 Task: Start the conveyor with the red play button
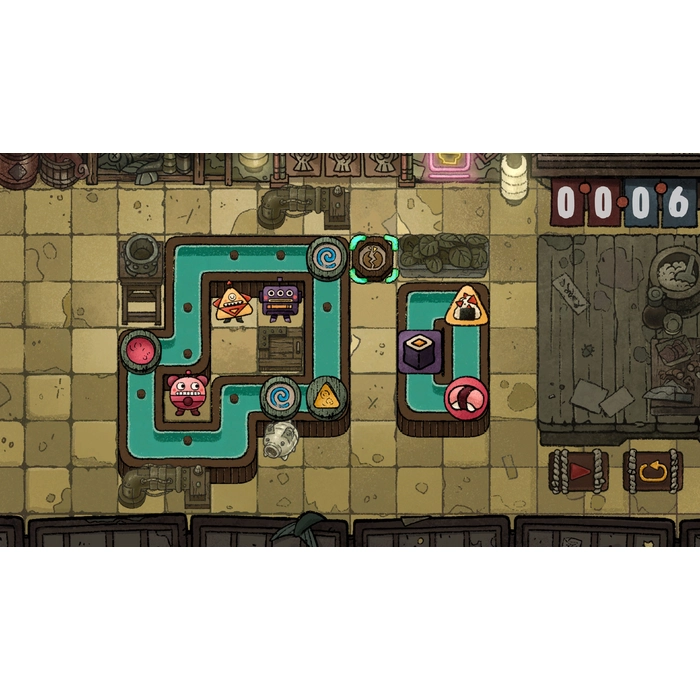[579, 469]
